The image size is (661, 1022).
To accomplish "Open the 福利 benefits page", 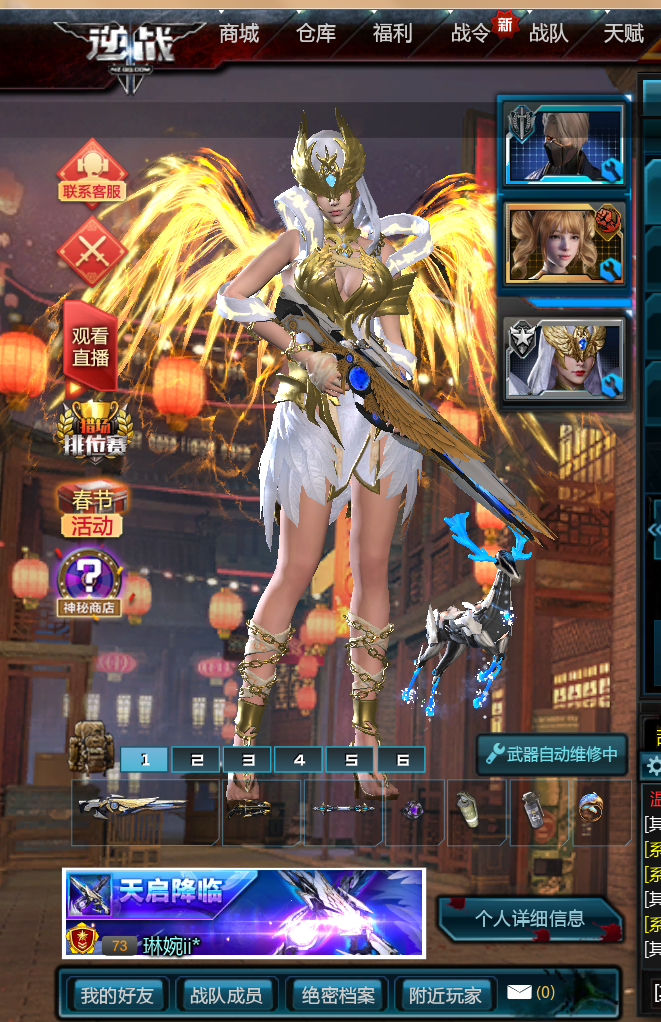I will coord(392,34).
